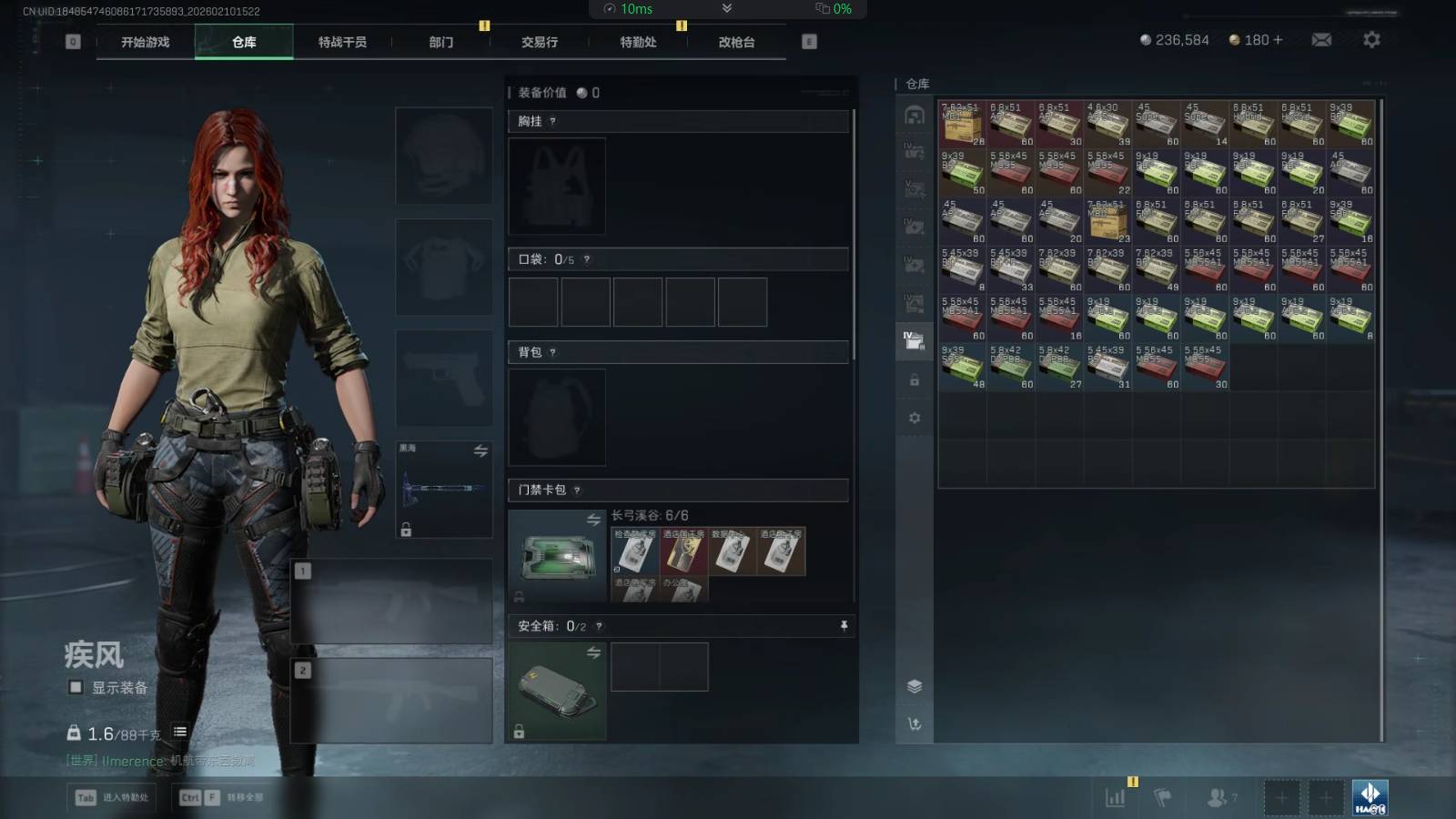Click the 安全箱 pin icon
Viewport: 1456px width, 819px height.
(x=844, y=625)
